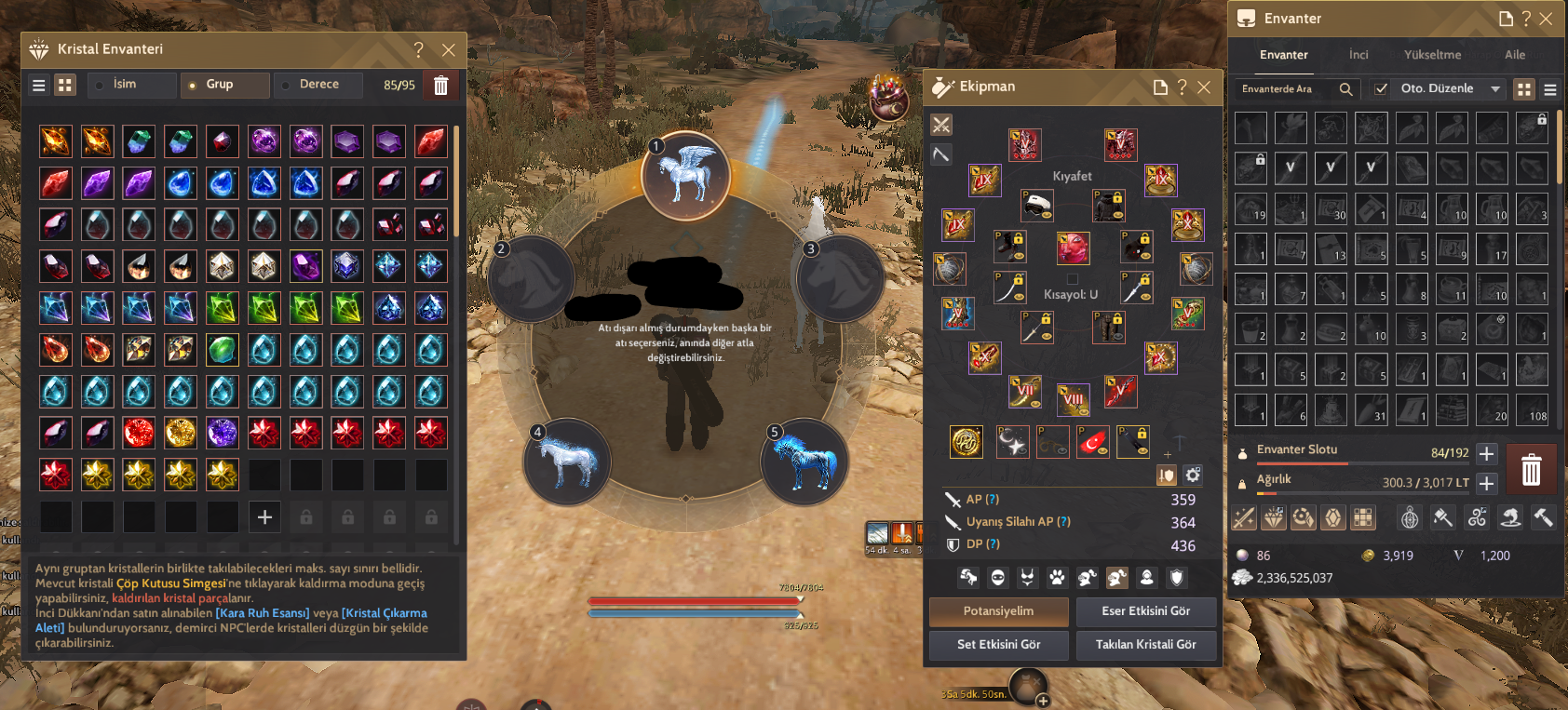Disable the Oto. Düzenle checkbox
The width and height of the screenshot is (1568, 710).
pos(1380,88)
